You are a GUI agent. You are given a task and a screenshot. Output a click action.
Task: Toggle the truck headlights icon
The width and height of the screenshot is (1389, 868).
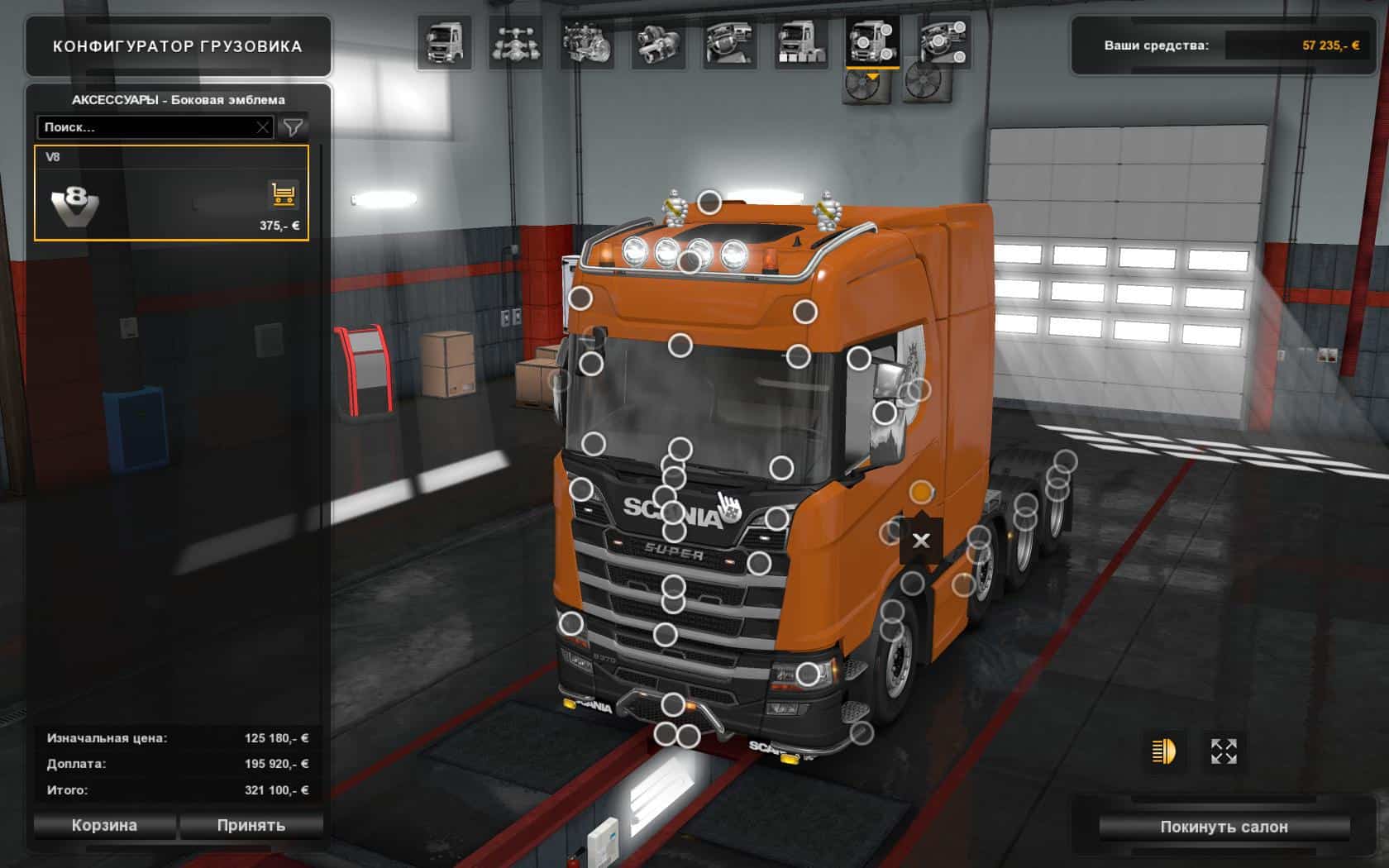1163,751
